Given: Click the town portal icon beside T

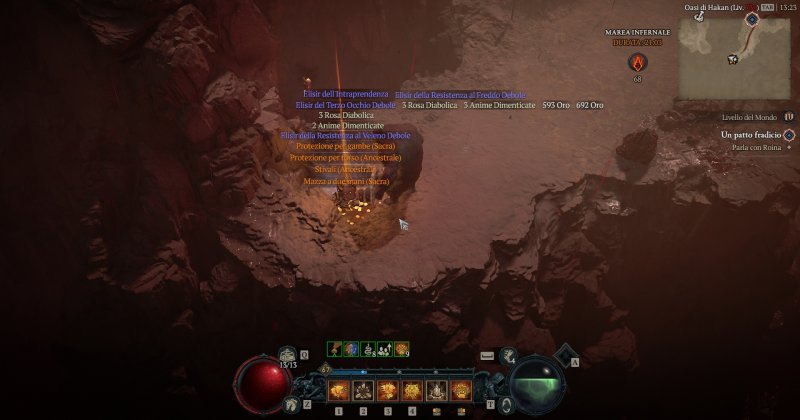Looking at the screenshot, I should pos(508,404).
